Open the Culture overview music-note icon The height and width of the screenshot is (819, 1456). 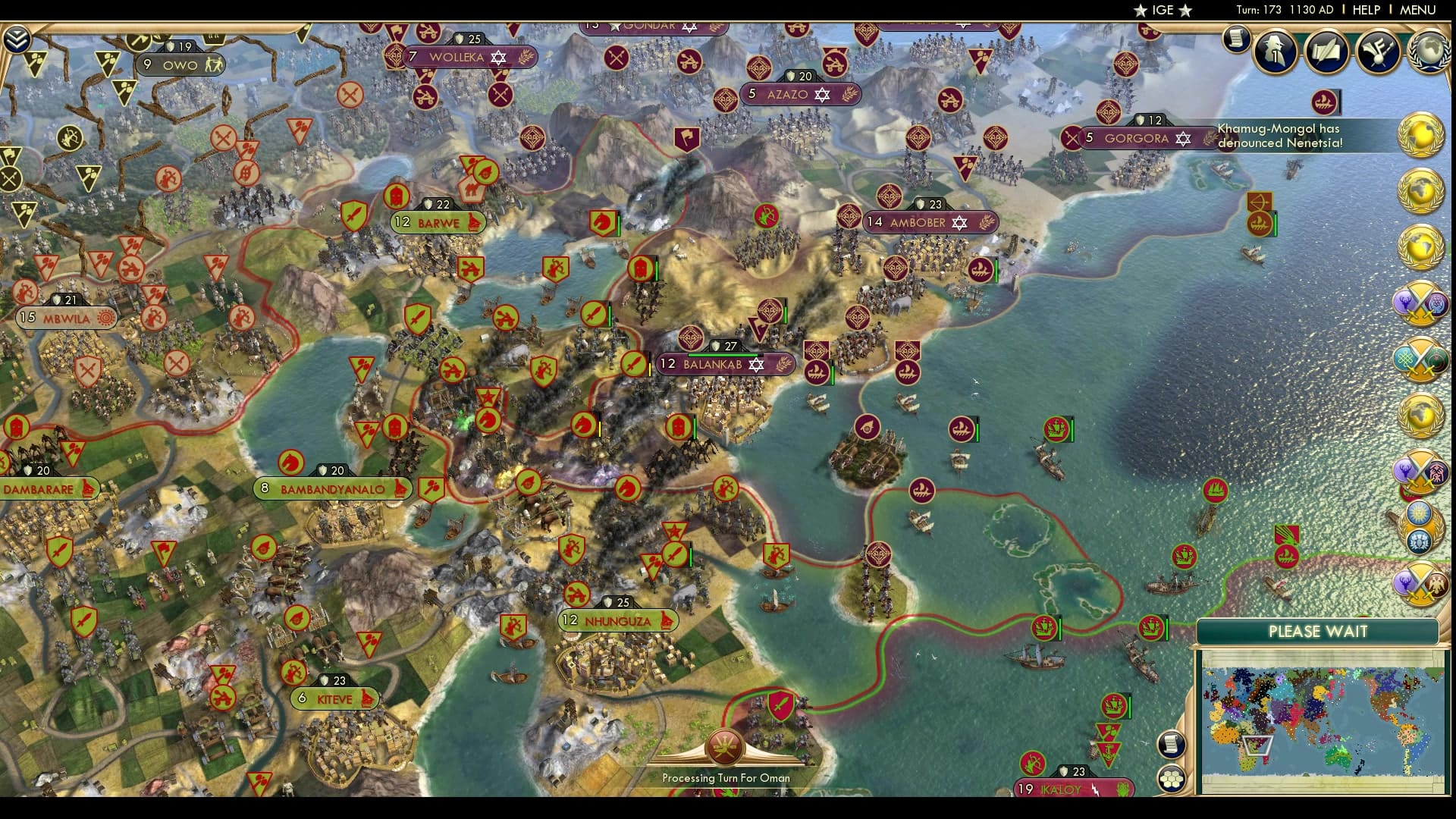tap(1378, 51)
